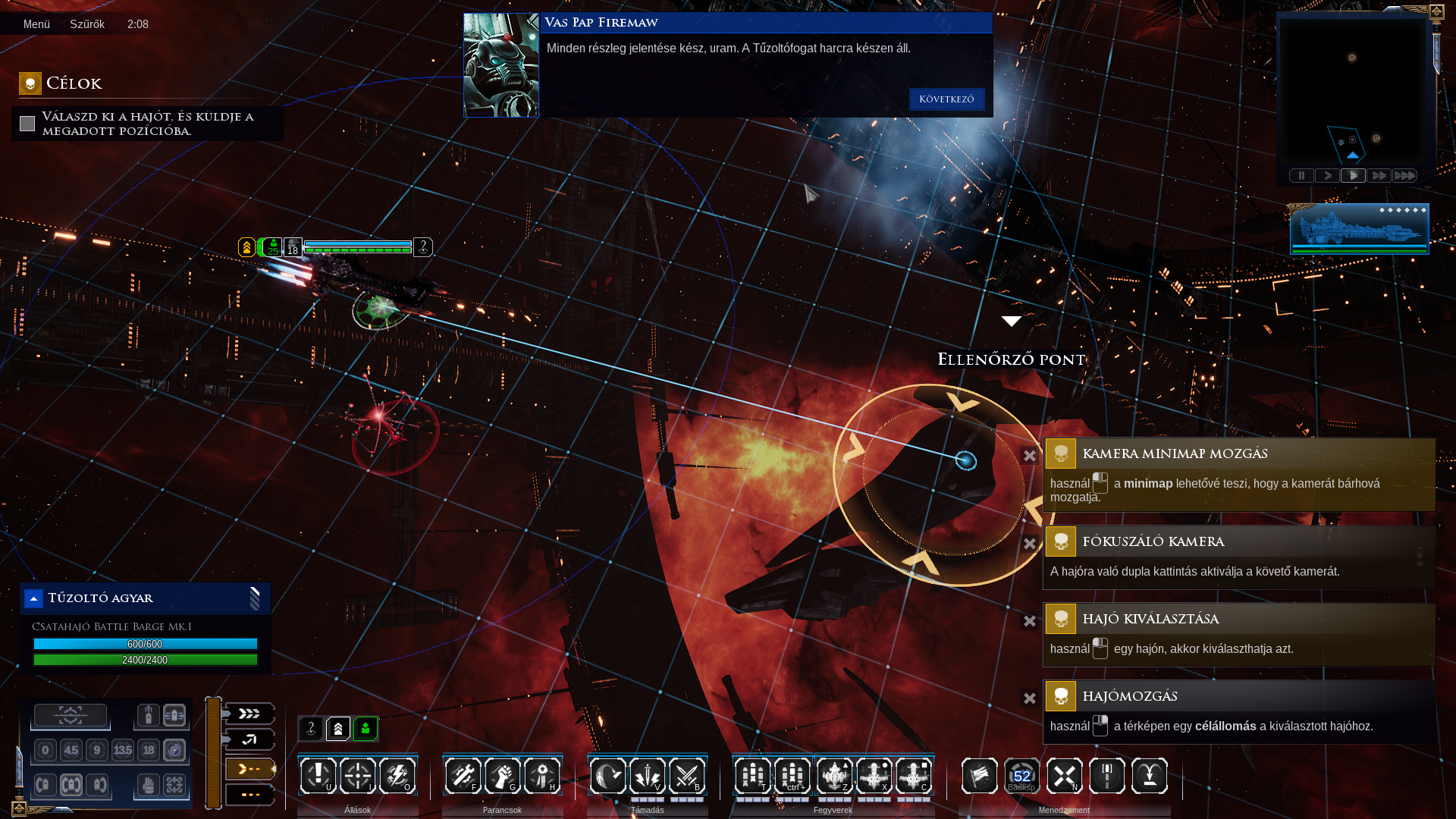
Task: Use the wrench repair order
Action: (x=463, y=776)
